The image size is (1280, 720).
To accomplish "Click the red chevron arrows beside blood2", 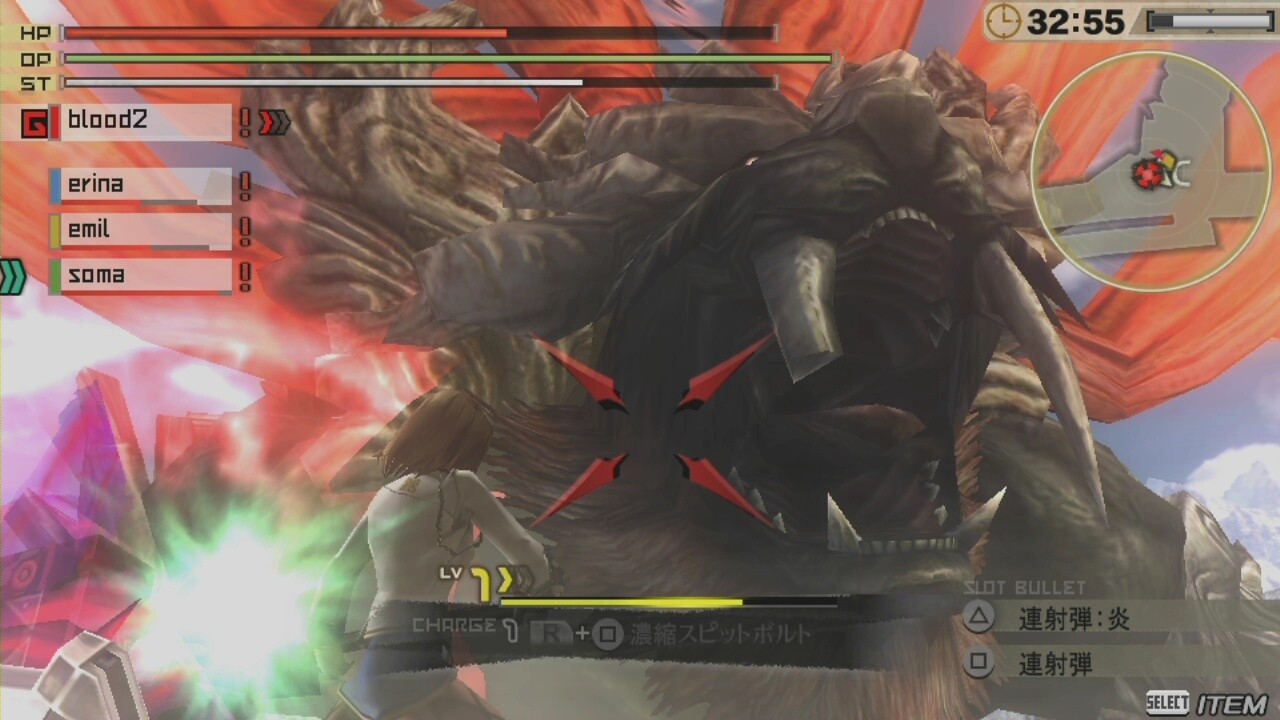I will (x=272, y=122).
